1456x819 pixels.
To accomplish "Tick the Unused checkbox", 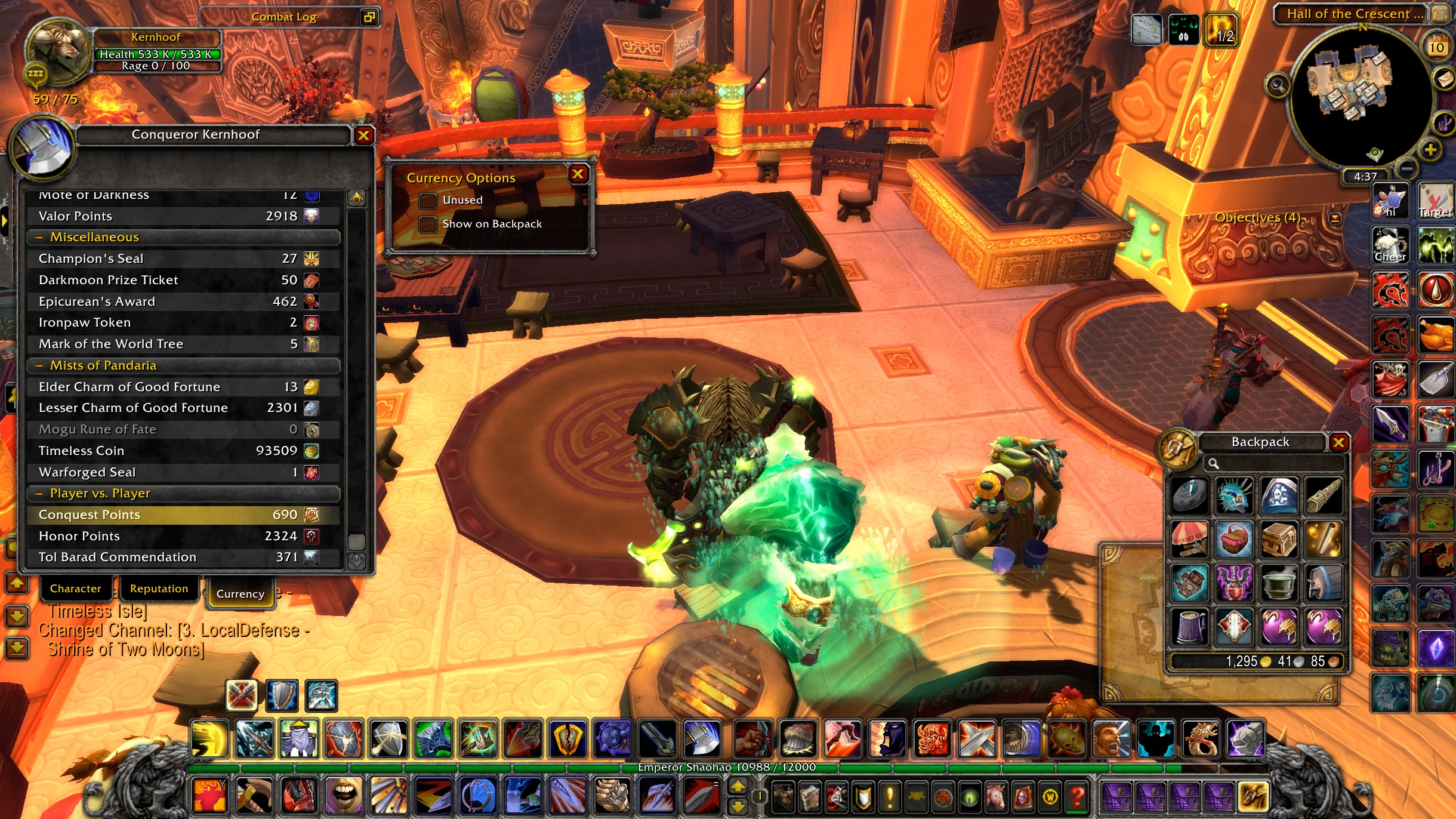I will (428, 201).
